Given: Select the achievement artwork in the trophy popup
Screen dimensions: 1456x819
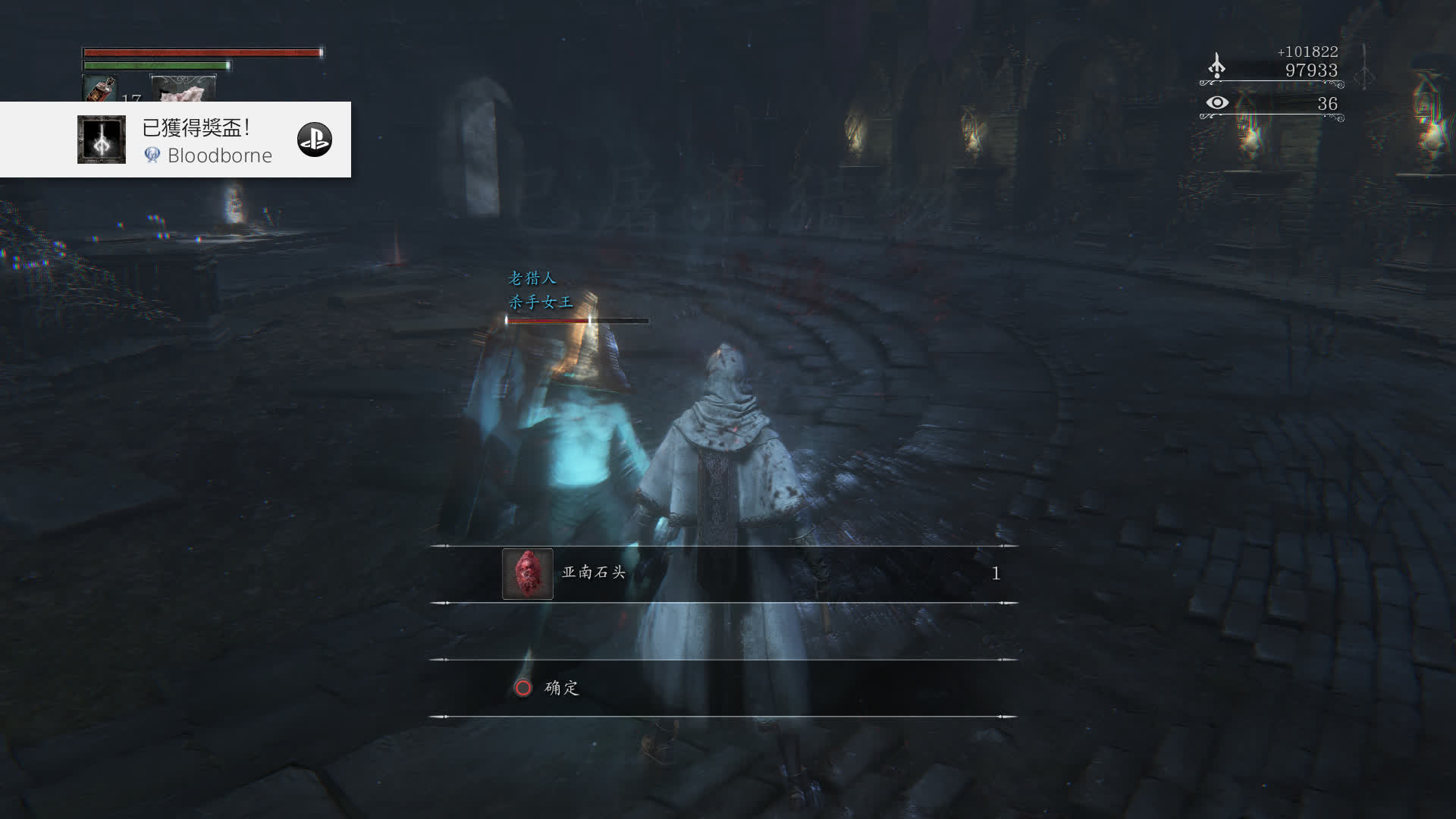Looking at the screenshot, I should click(102, 139).
